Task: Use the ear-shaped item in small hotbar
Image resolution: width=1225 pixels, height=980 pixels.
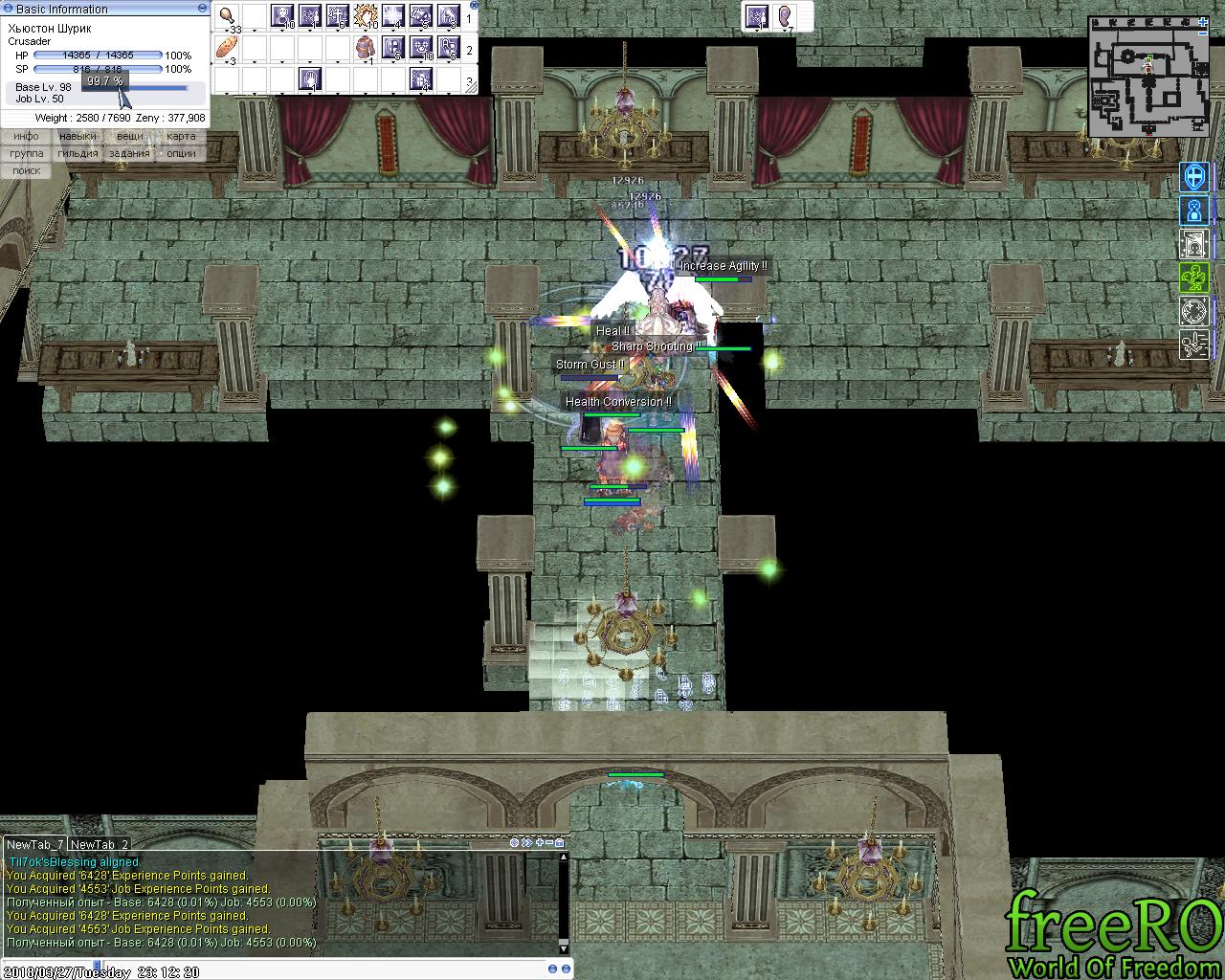Action: point(786,16)
